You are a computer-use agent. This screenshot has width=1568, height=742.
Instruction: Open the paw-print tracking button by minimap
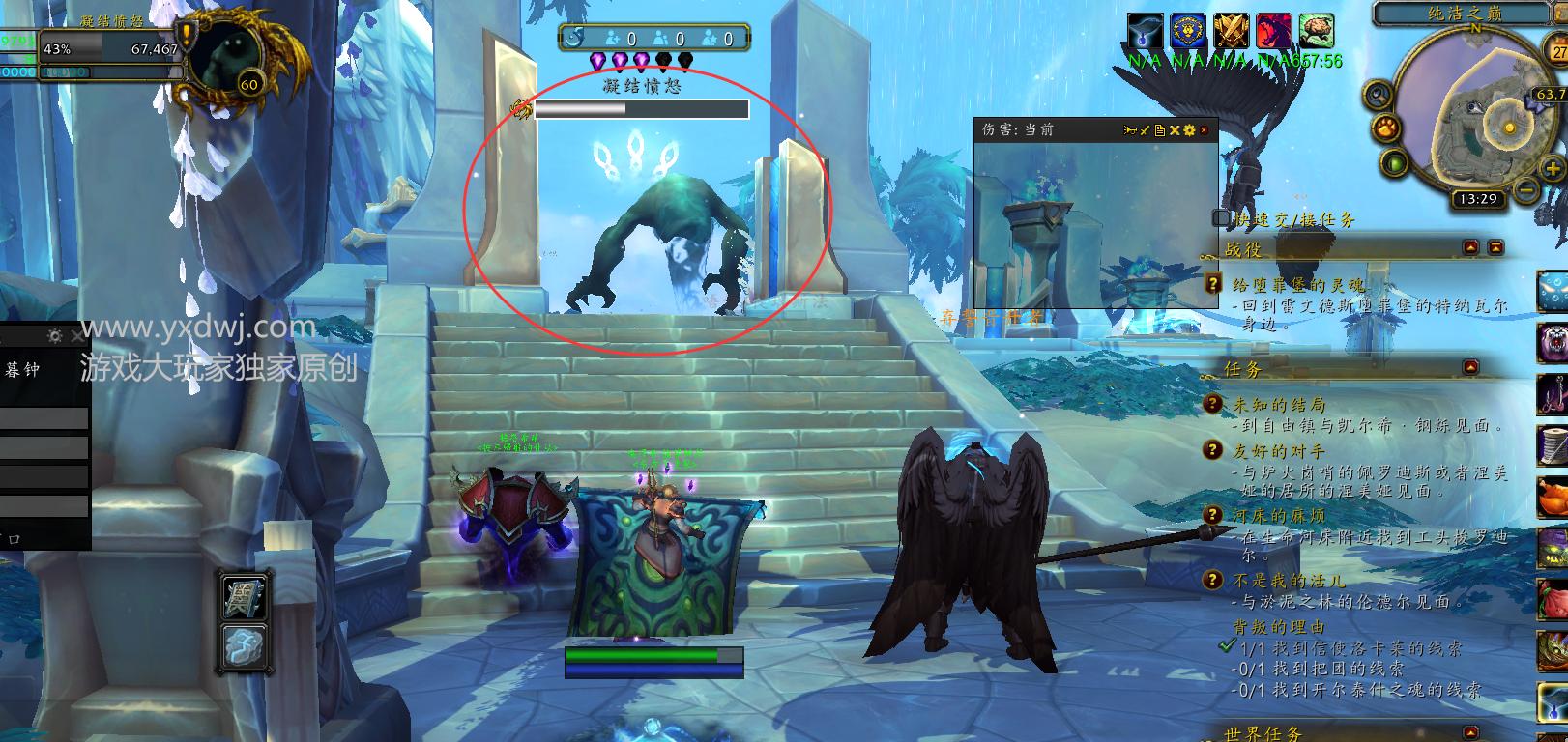1386,128
